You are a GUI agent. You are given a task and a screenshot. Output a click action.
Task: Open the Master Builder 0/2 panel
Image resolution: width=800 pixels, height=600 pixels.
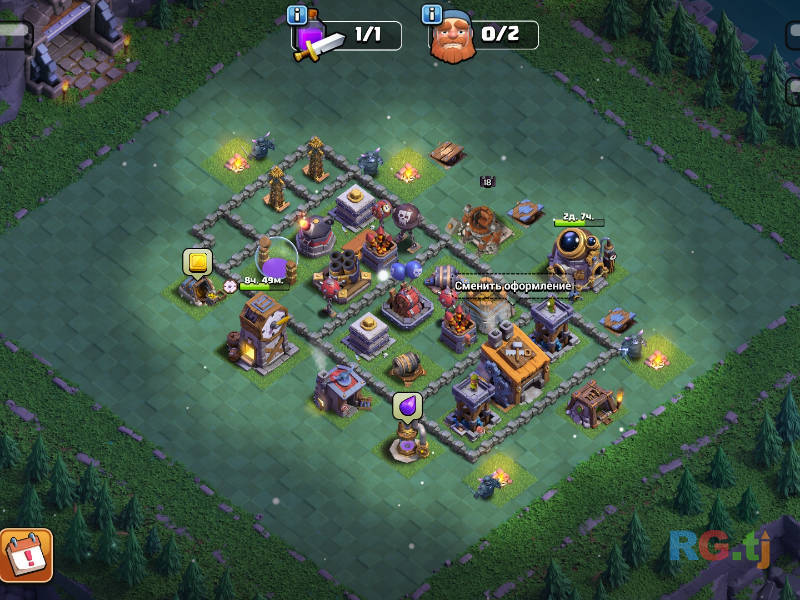click(485, 36)
